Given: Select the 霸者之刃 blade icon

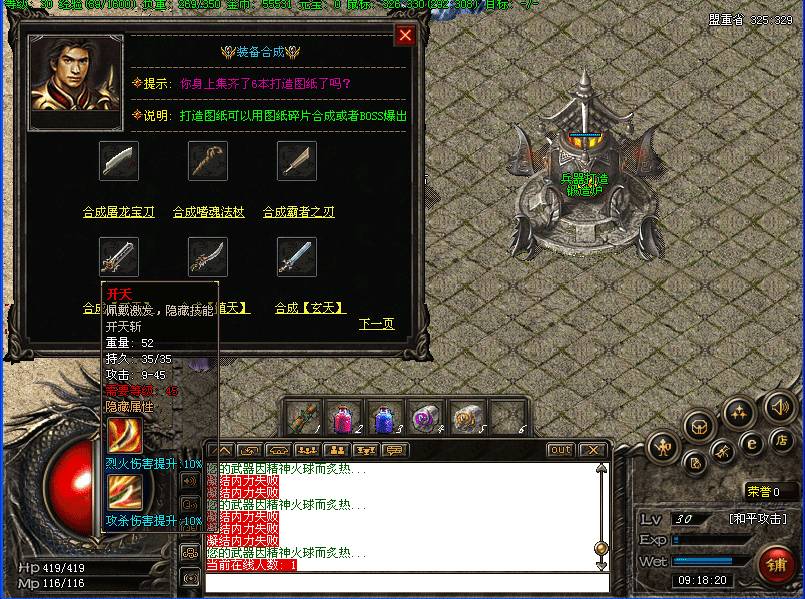Looking at the screenshot, I should pyautogui.click(x=297, y=161).
